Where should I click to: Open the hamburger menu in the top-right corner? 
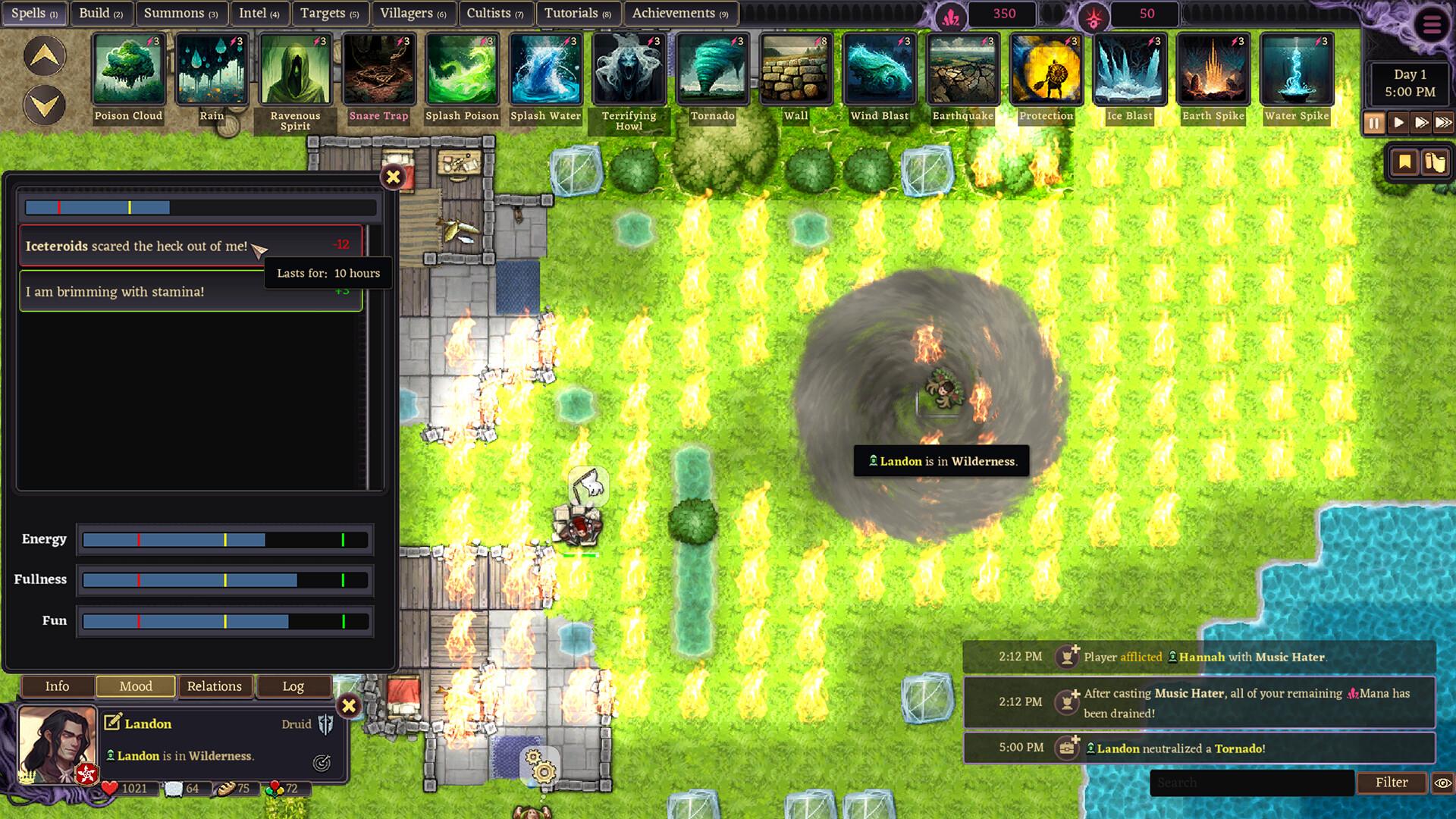[x=1432, y=23]
